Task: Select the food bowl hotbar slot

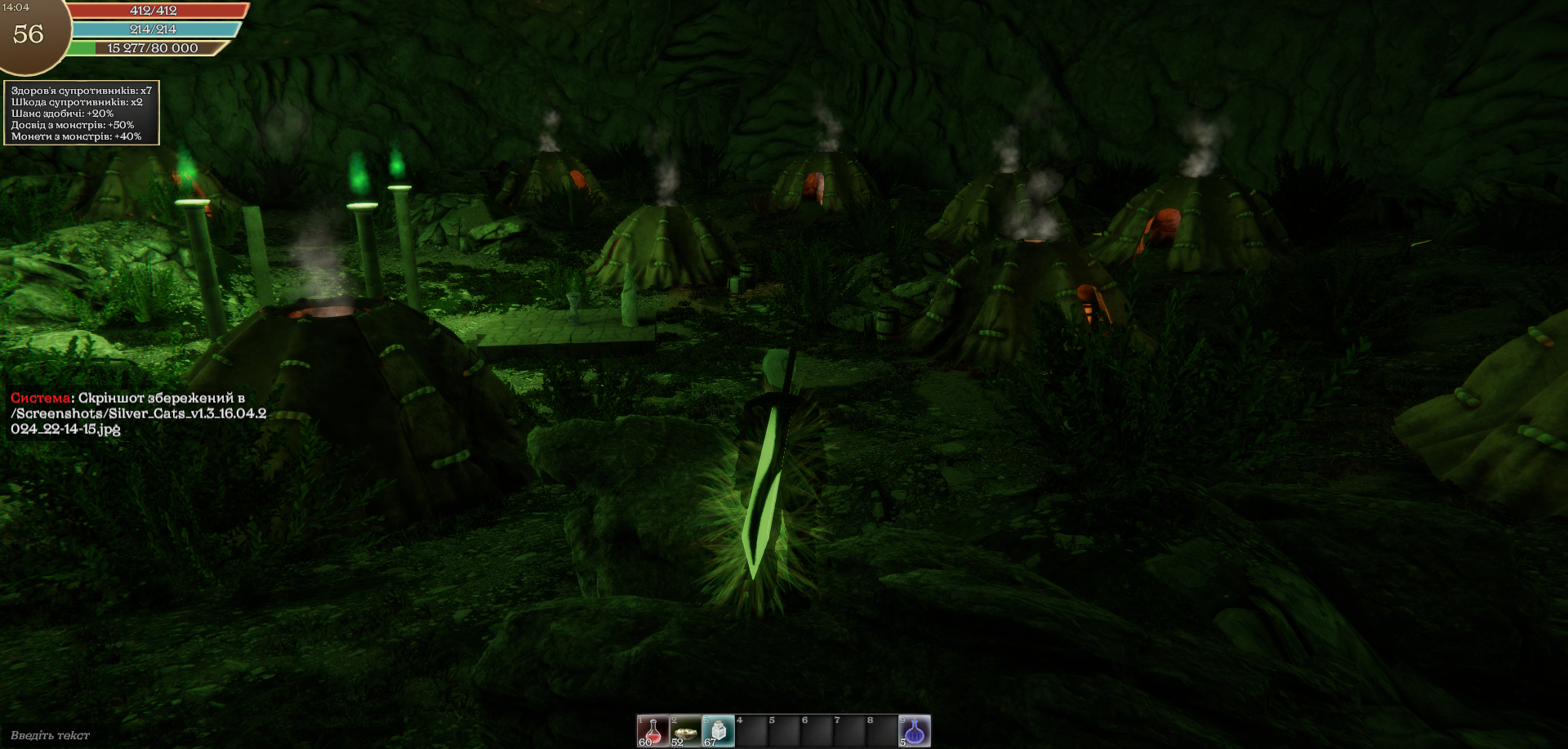Action: pyautogui.click(x=685, y=730)
